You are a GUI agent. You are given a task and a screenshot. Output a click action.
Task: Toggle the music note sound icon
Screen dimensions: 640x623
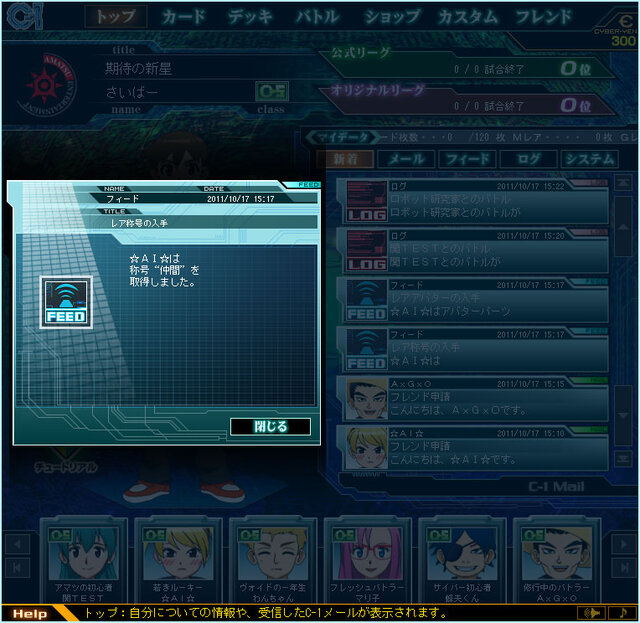click(623, 612)
